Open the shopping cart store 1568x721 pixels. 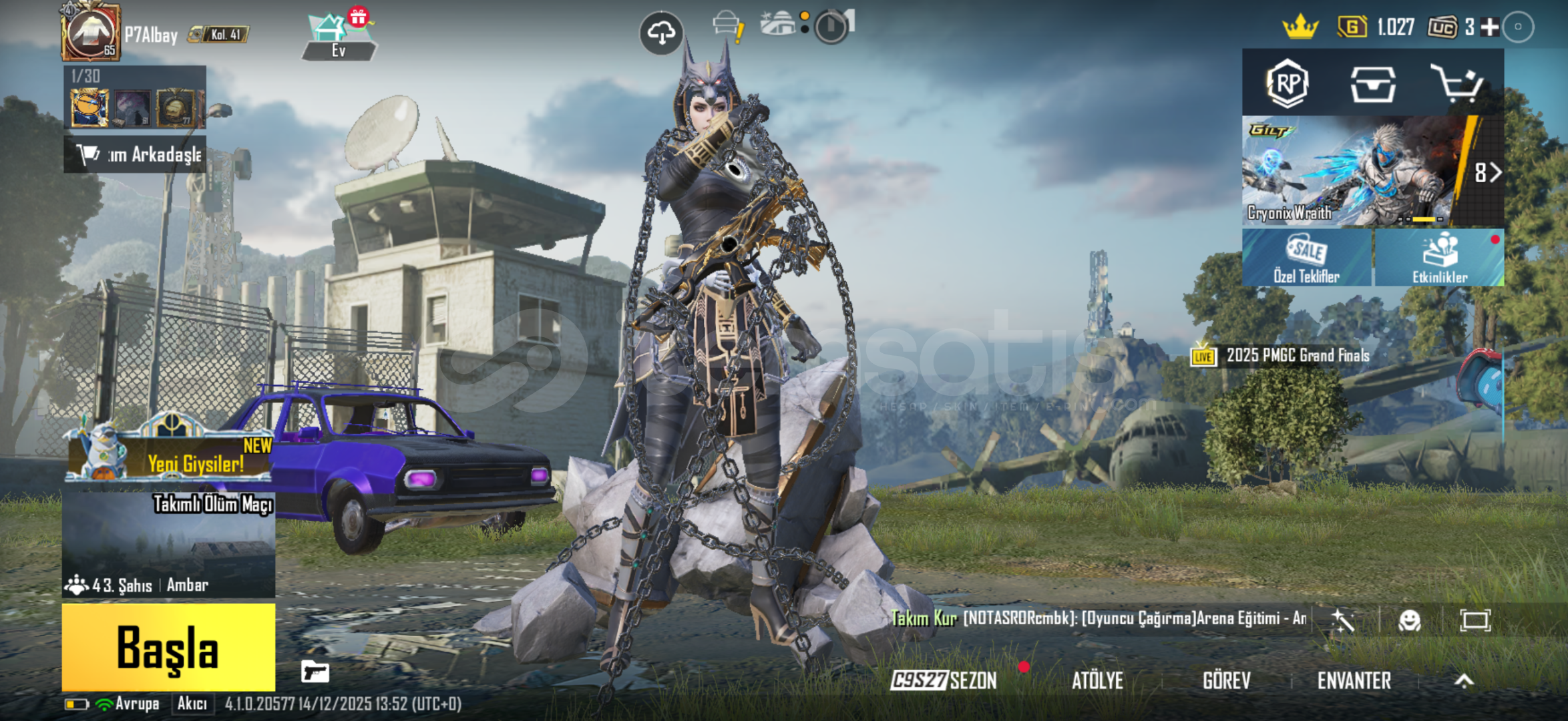pos(1457,84)
